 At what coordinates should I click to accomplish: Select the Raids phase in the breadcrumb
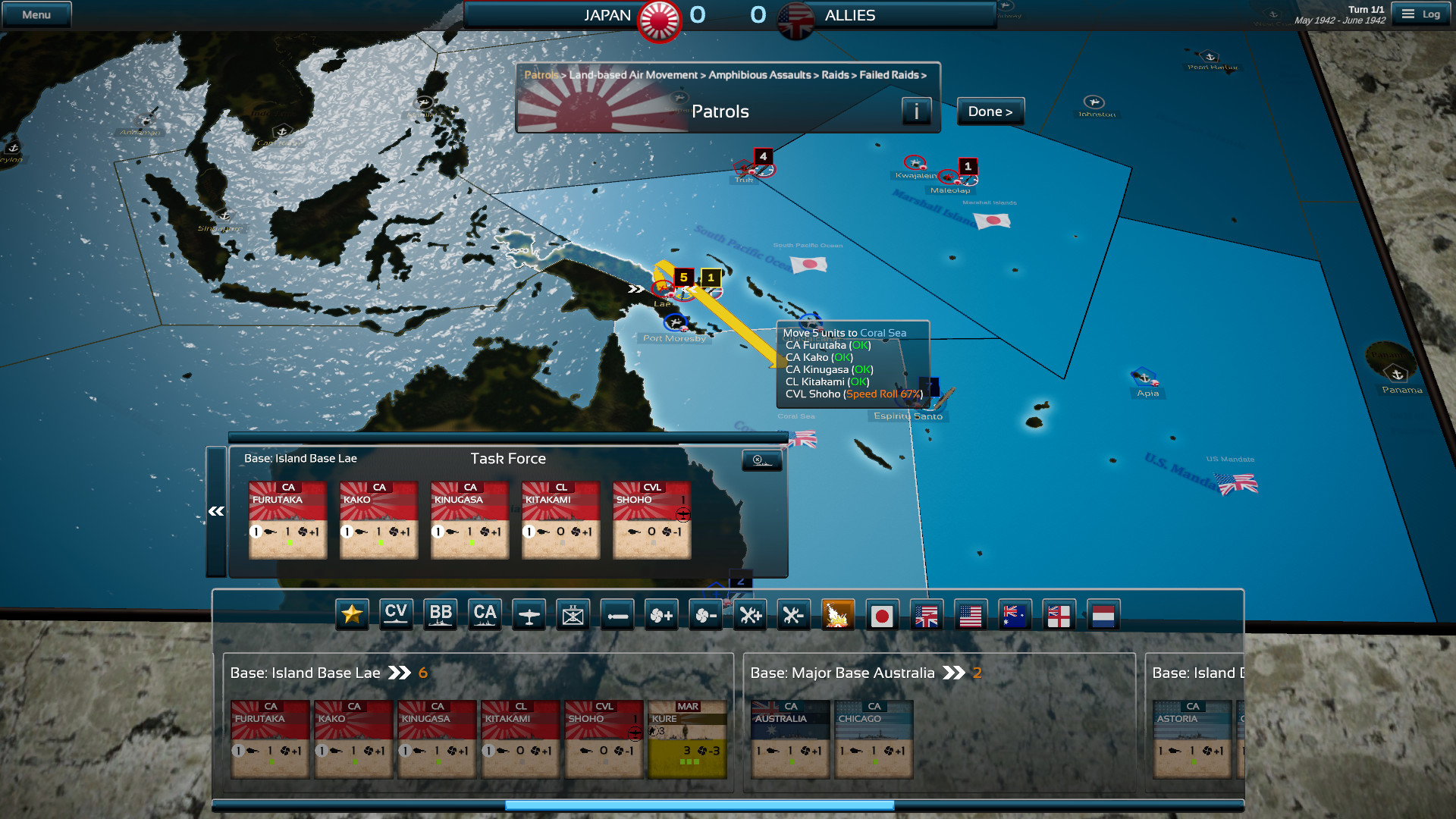(x=836, y=75)
